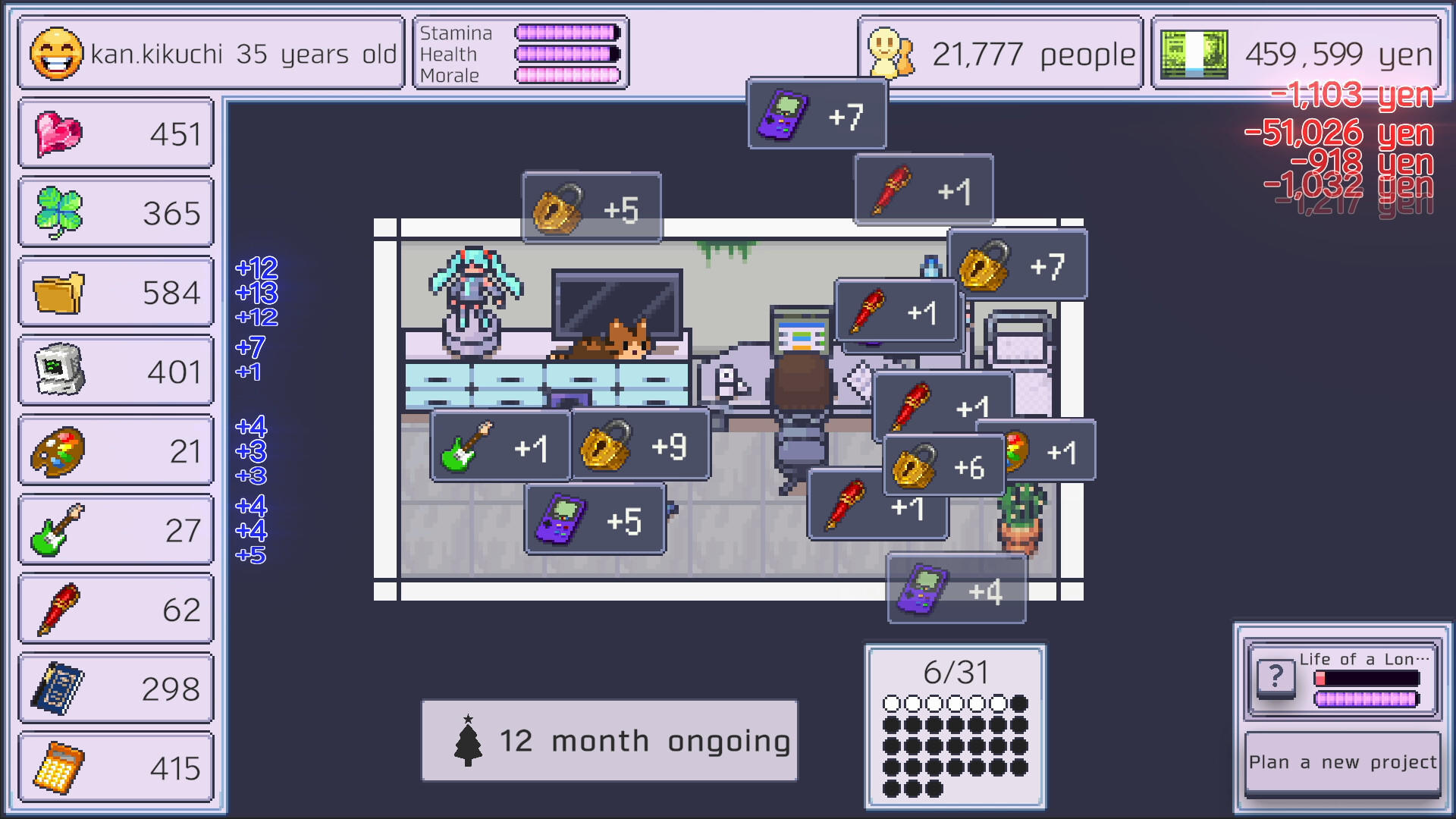
Task: Click the Plan a new project button
Action: pyautogui.click(x=1341, y=763)
